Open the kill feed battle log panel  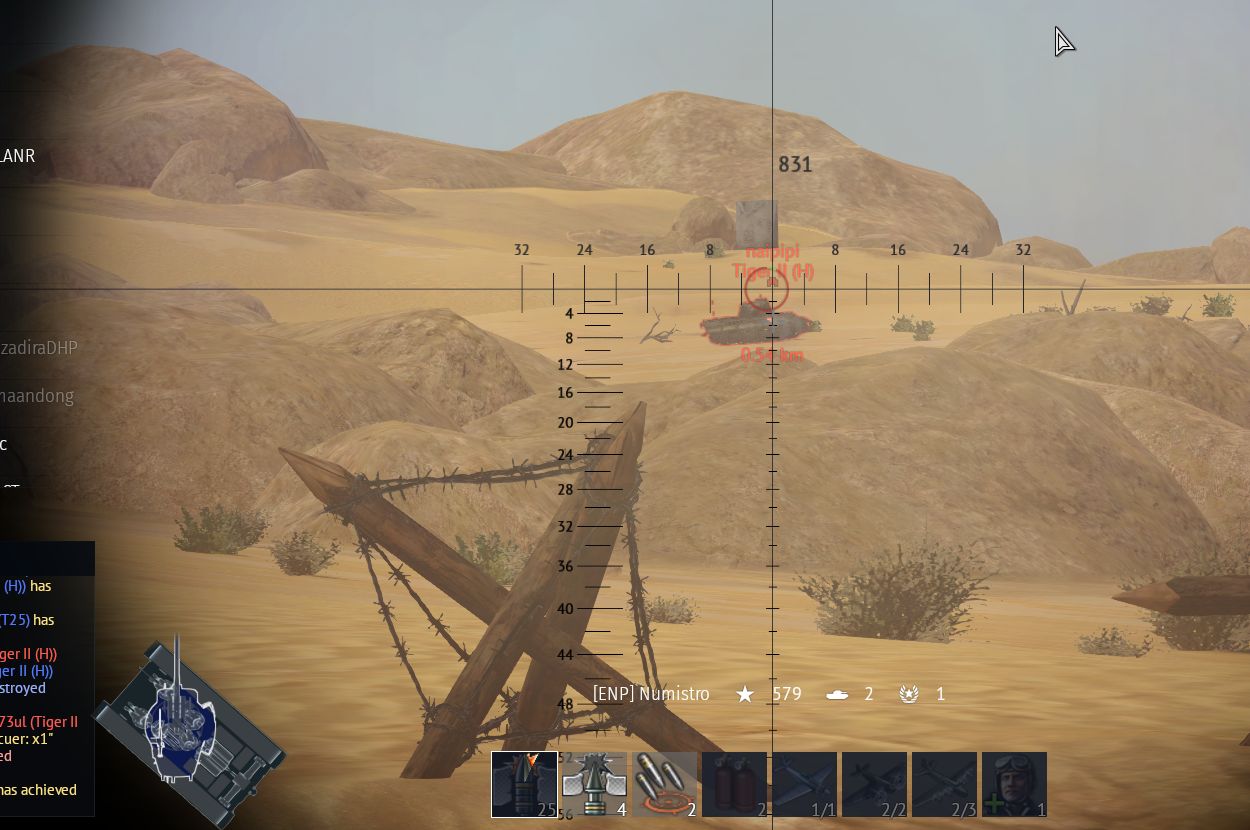click(x=46, y=680)
